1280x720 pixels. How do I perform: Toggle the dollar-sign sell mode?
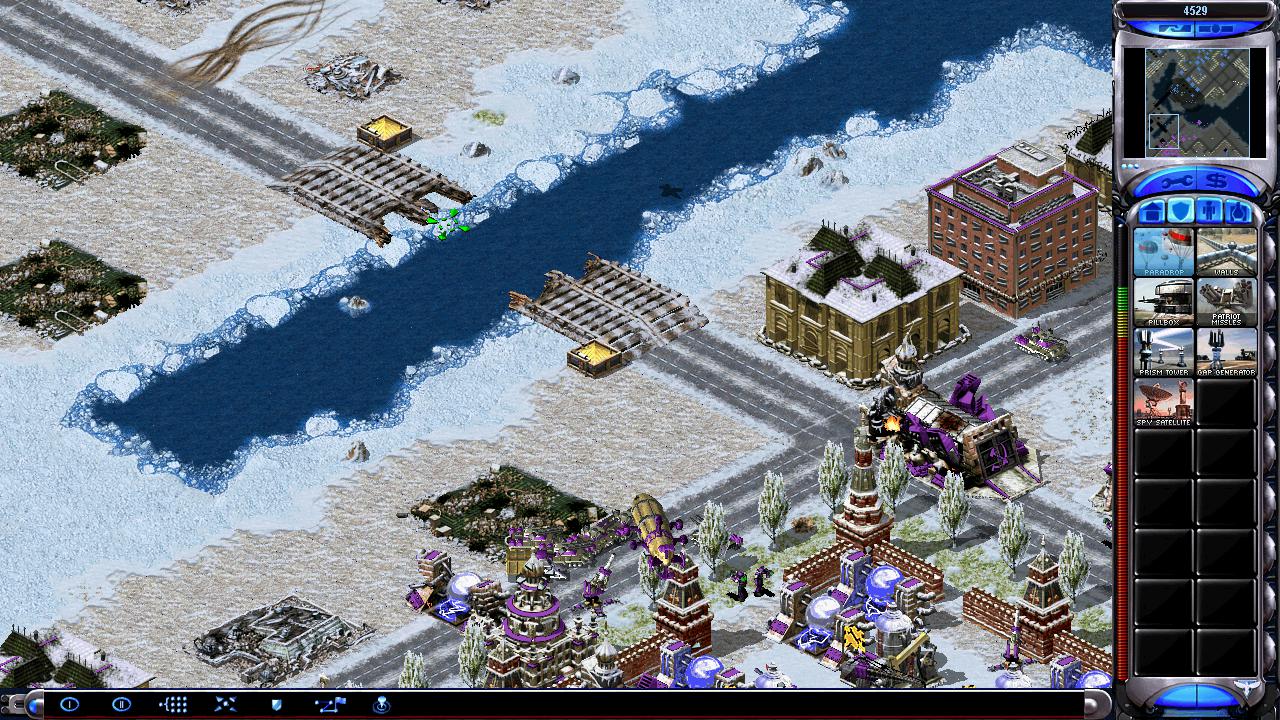1214,183
